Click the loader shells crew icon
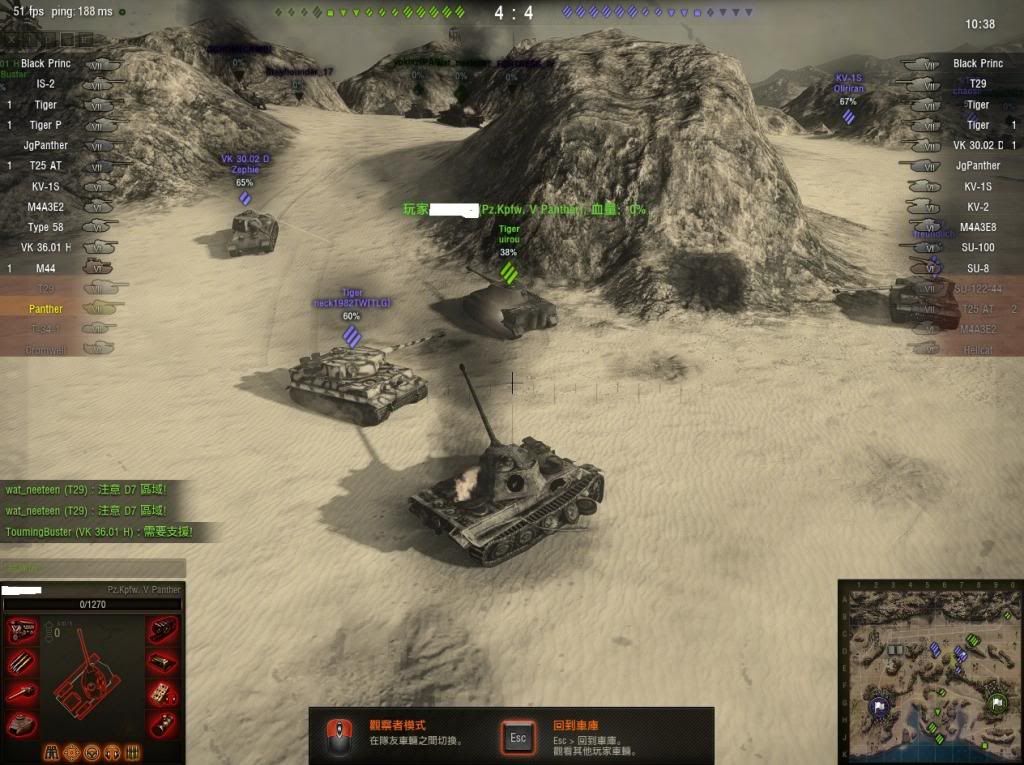The width and height of the screenshot is (1024, 765). pos(131,752)
